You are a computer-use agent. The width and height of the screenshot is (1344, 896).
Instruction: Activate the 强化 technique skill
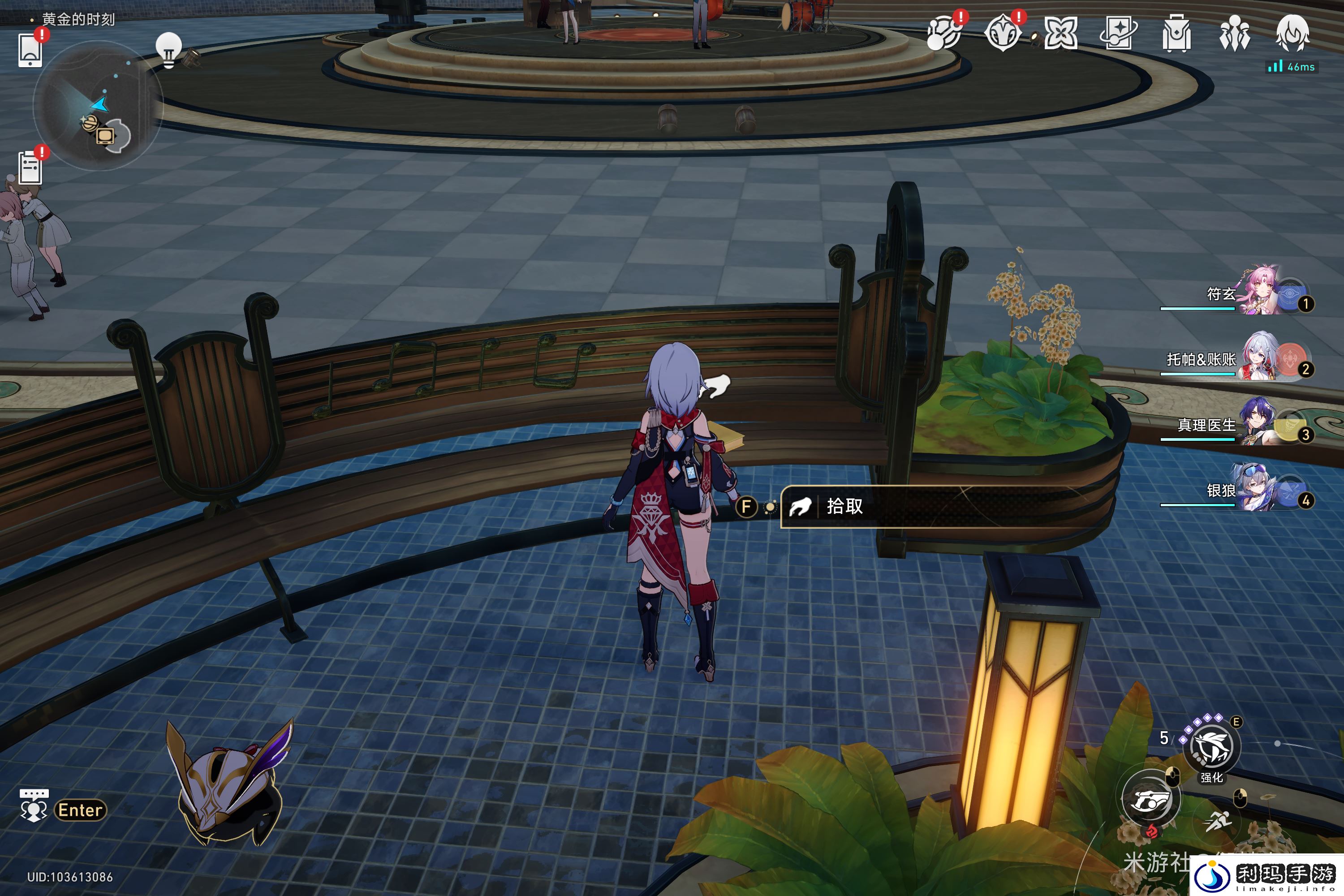[1211, 747]
